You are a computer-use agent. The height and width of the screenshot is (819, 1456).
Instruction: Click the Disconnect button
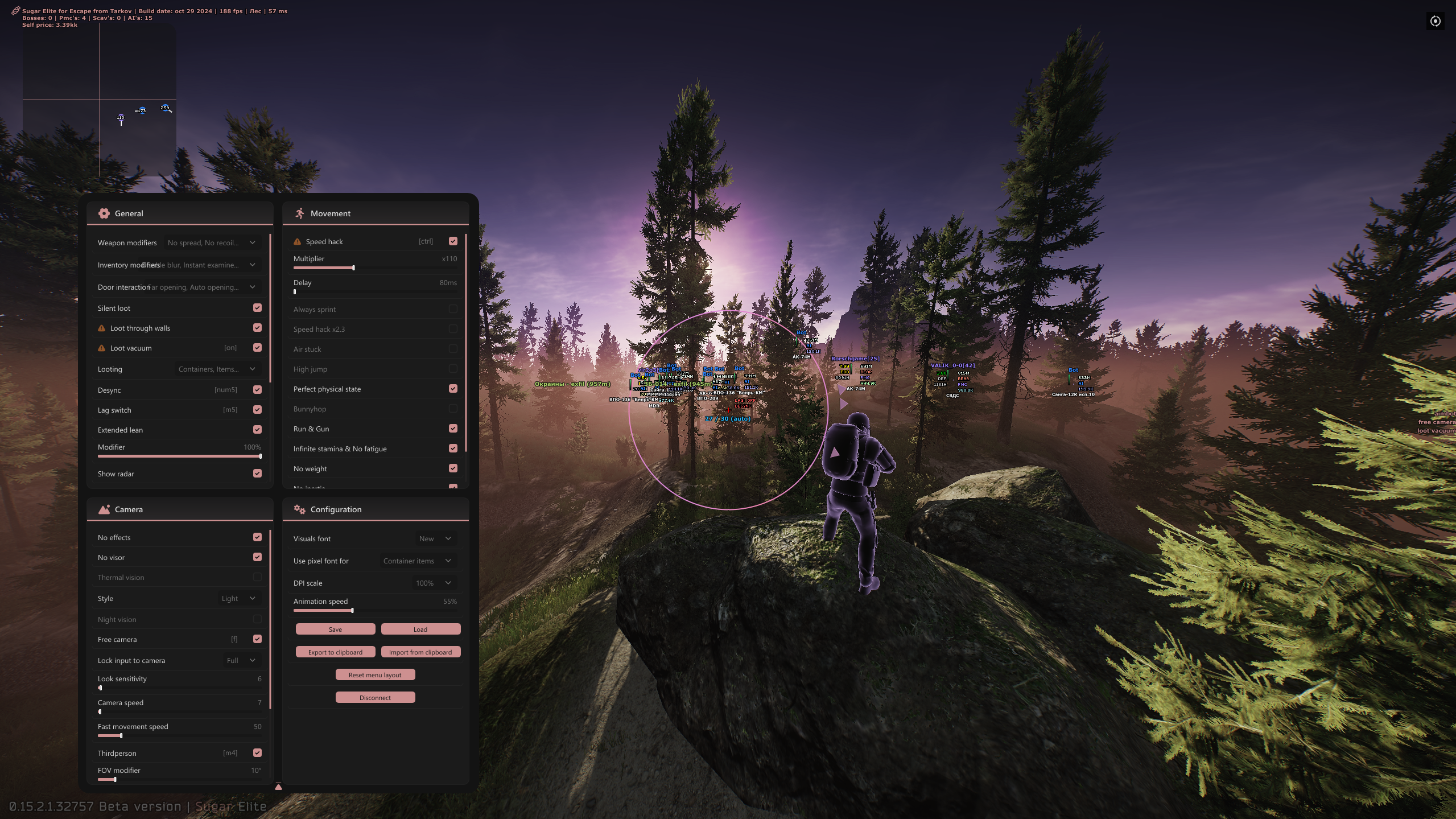point(375,697)
